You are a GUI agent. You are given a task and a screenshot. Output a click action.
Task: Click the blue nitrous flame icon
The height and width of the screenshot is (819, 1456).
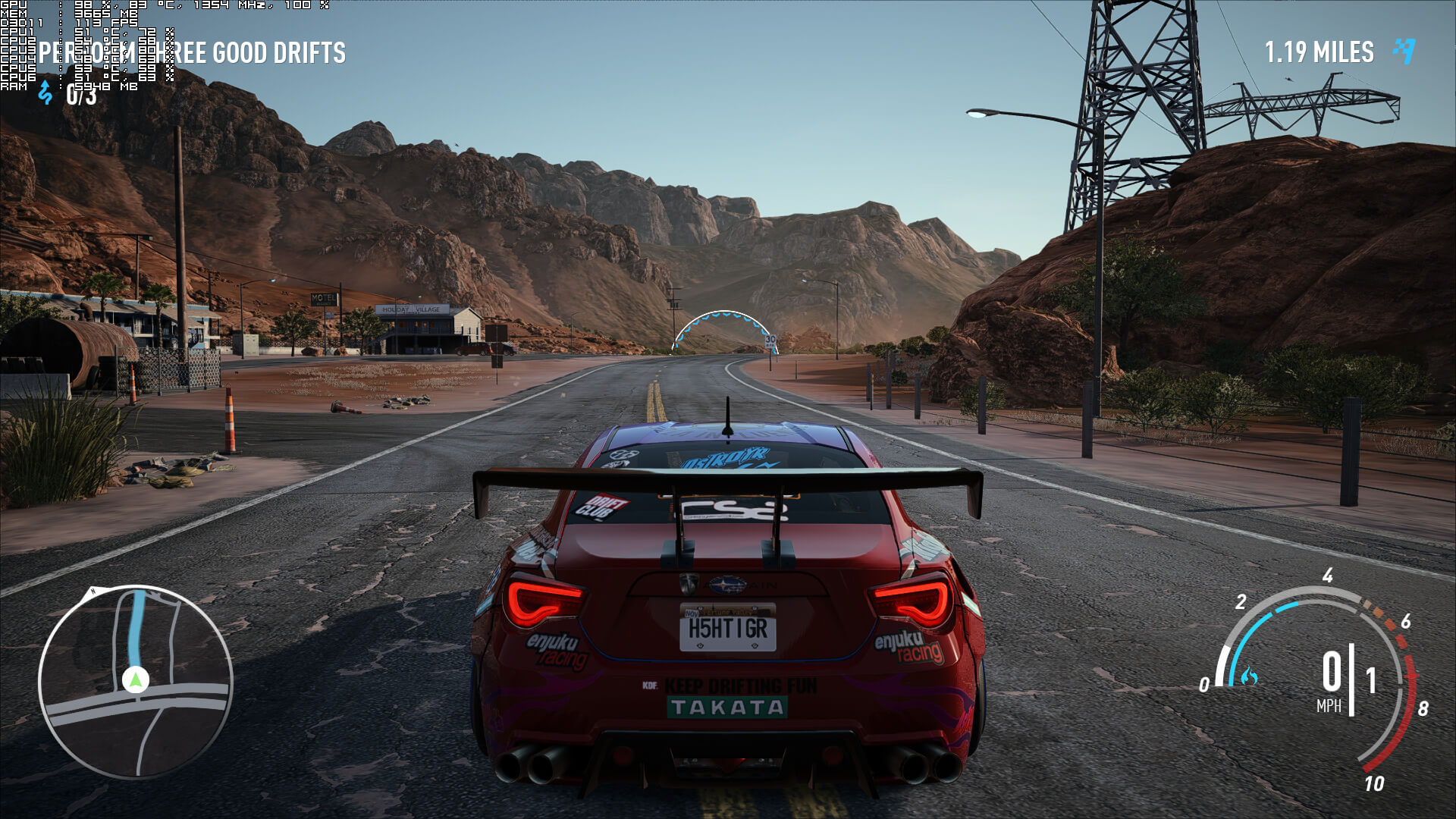point(1248,676)
